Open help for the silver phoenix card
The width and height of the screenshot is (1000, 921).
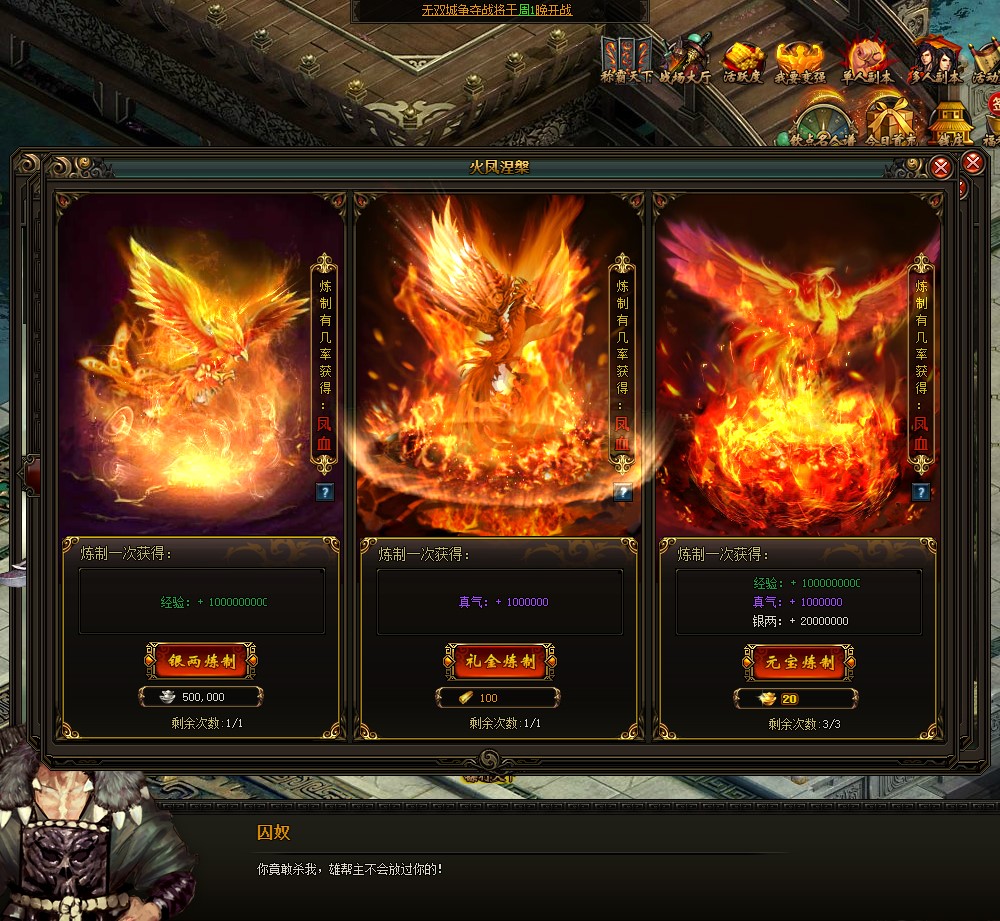tap(324, 492)
